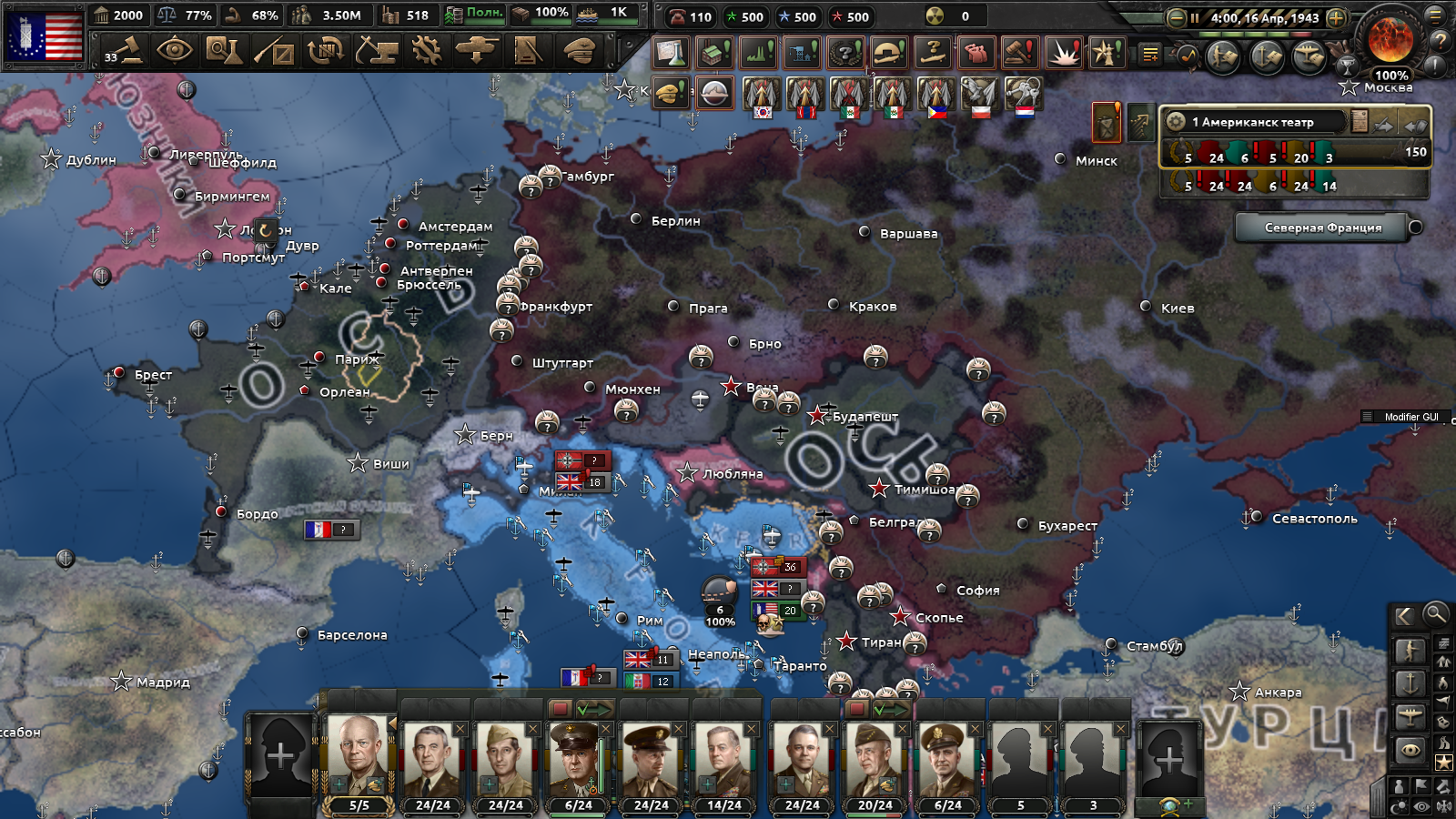Open the main menu hamburger button
Screen dimensions: 1456x819
point(1435,15)
